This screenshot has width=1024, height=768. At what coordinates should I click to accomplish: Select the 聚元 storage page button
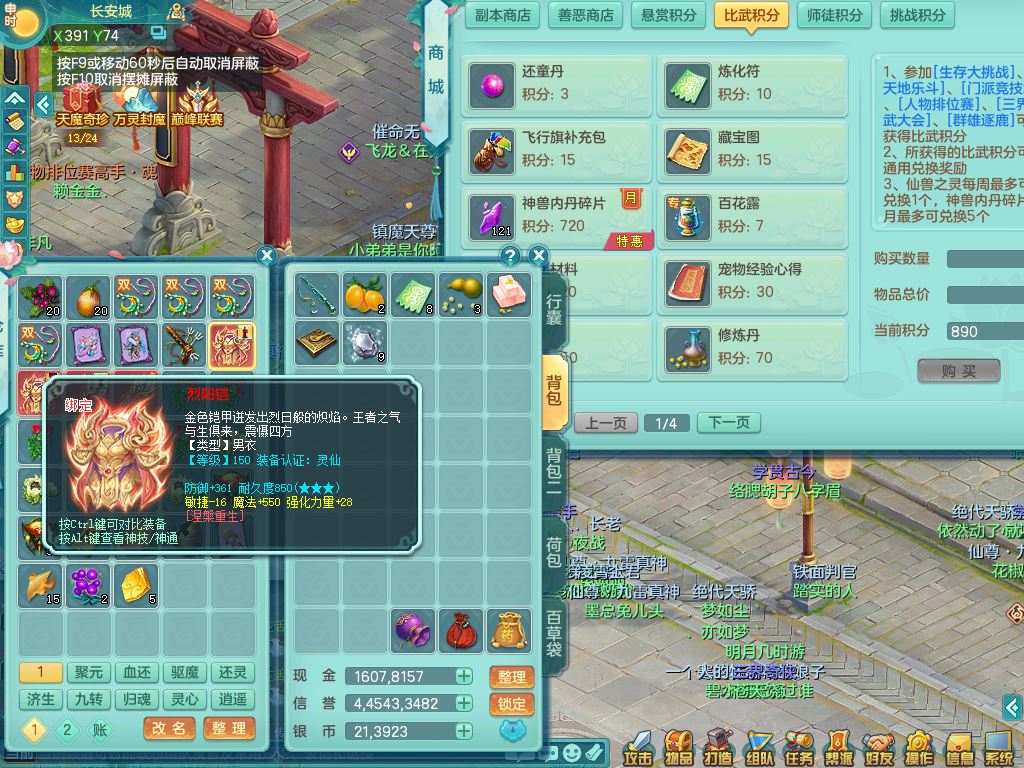[89, 673]
